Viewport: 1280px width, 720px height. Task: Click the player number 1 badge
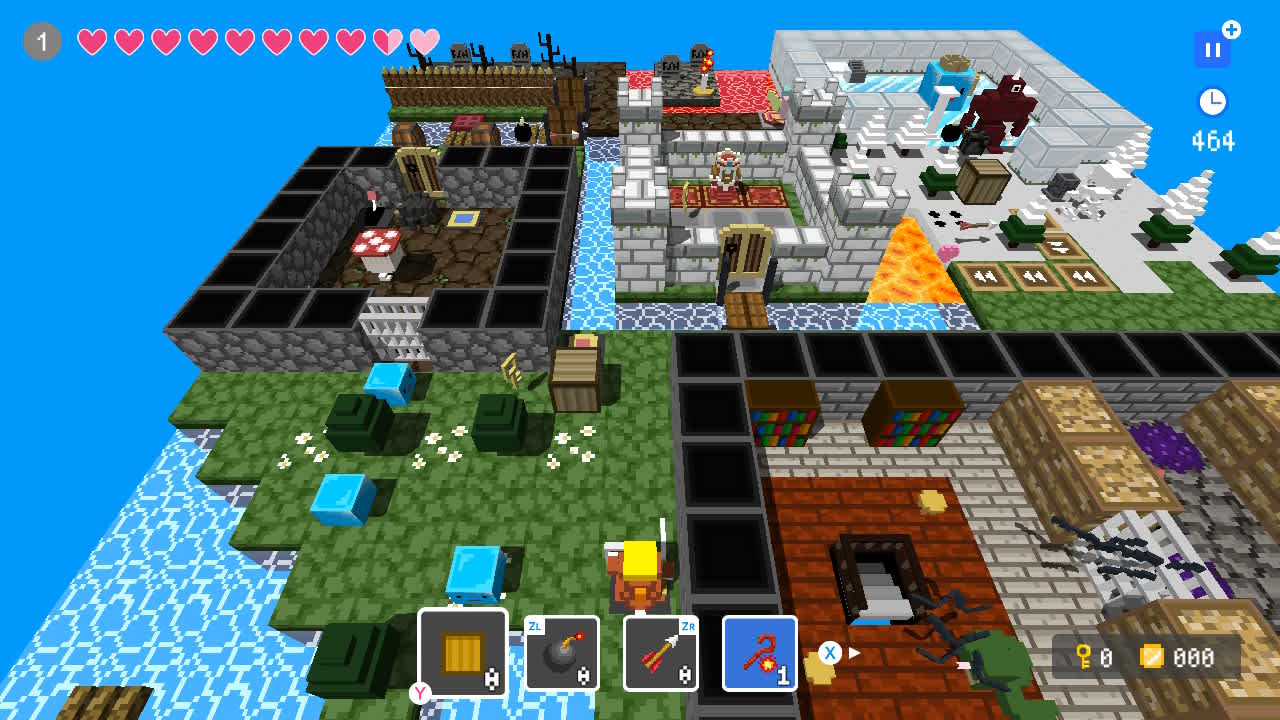pos(41,41)
